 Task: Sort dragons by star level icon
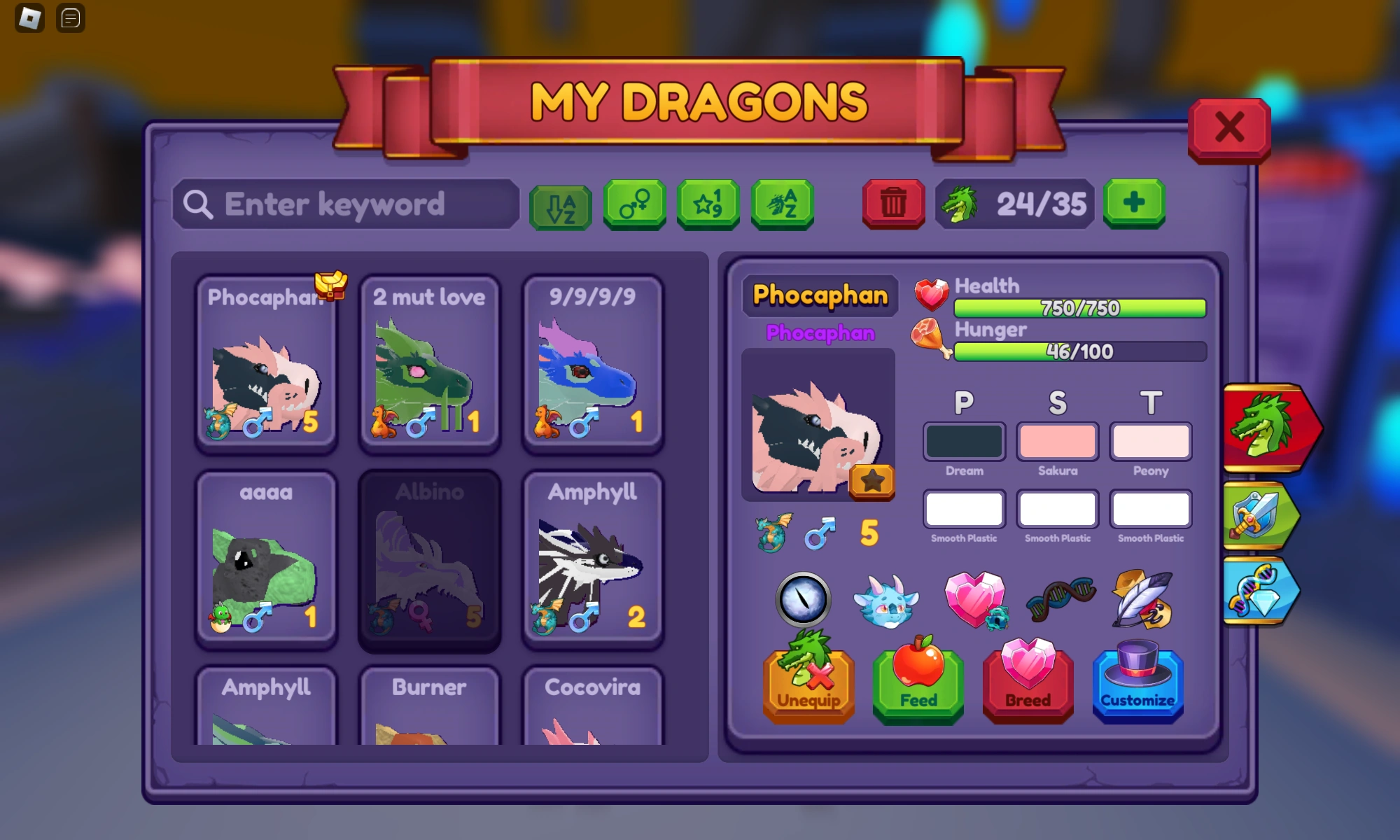(708, 204)
